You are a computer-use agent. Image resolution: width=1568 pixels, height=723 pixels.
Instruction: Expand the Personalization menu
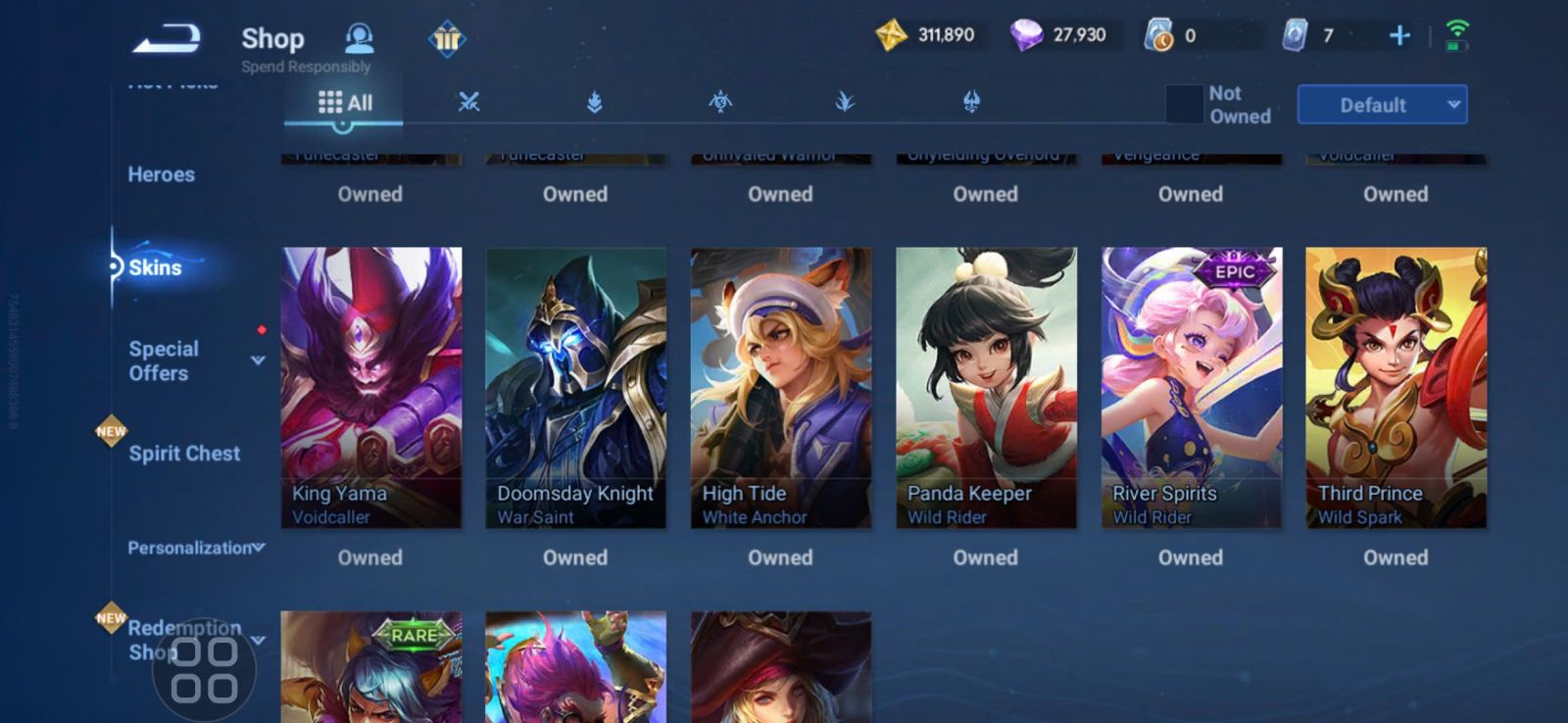tap(195, 548)
